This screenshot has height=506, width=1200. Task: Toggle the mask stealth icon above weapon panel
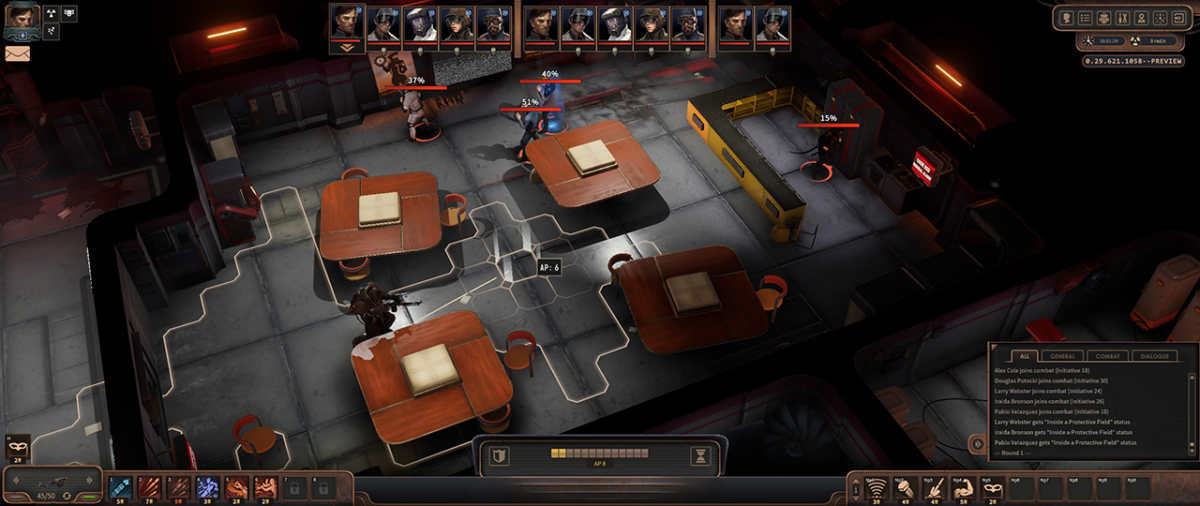tap(17, 444)
